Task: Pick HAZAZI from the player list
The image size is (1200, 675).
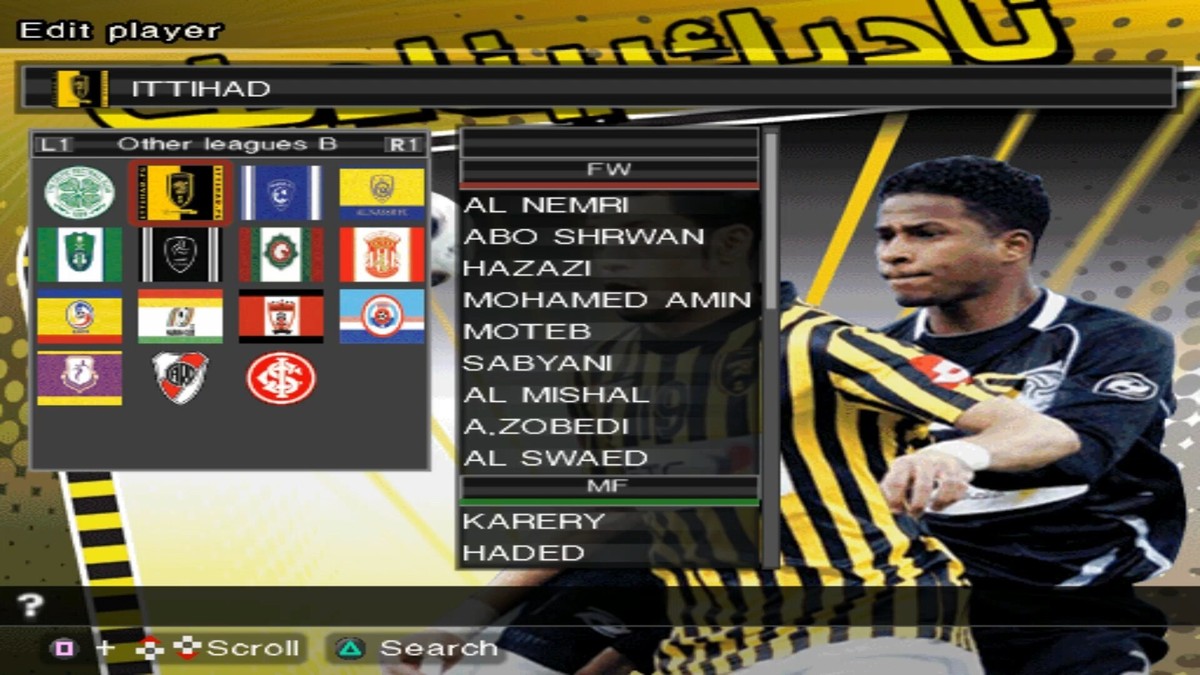Action: point(527,268)
